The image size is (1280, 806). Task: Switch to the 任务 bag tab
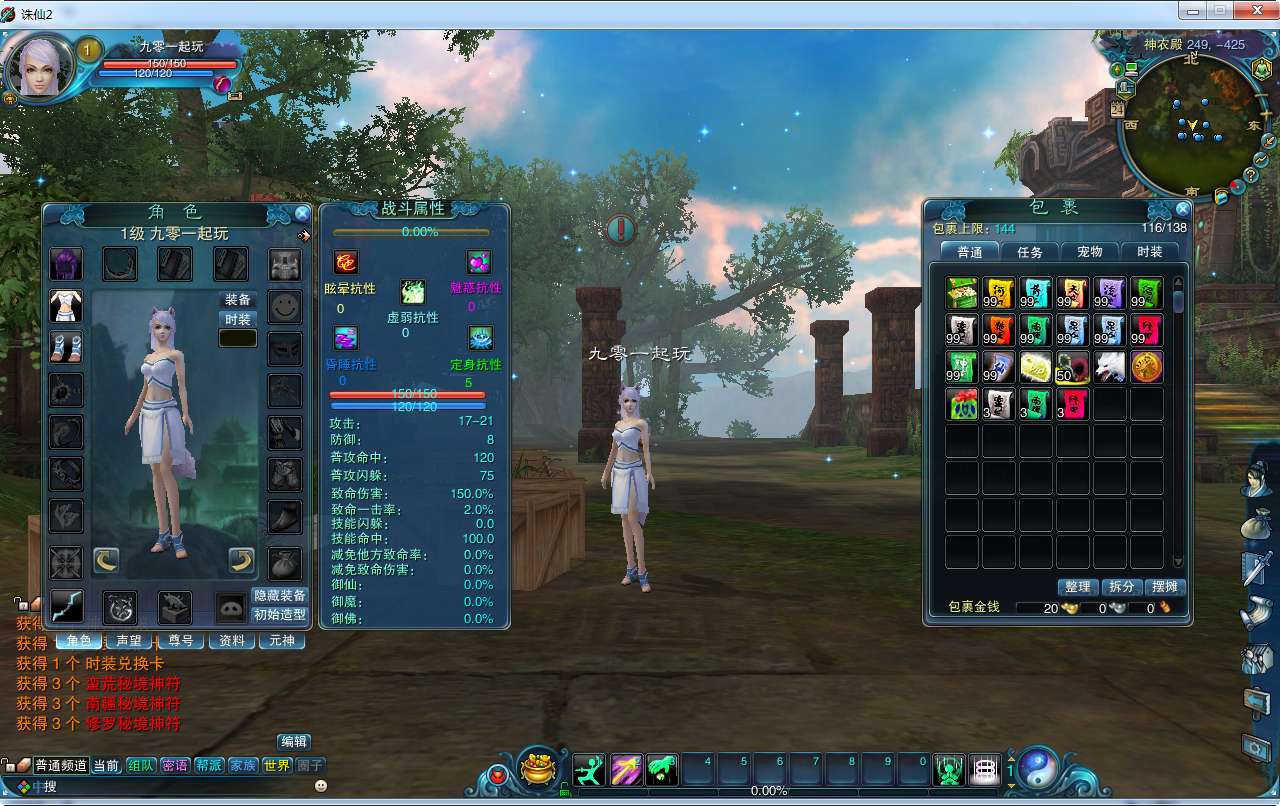(1029, 252)
